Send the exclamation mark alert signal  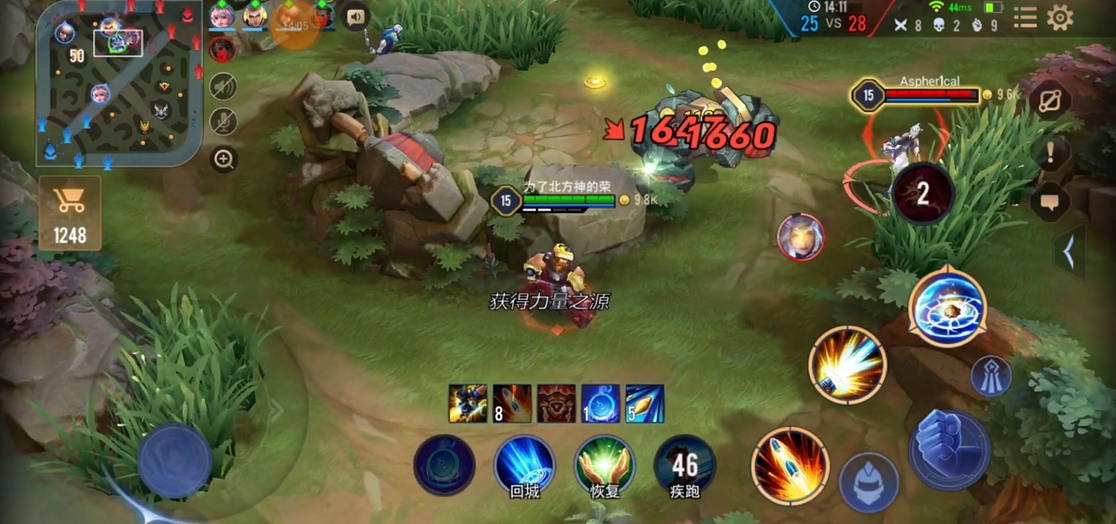tap(1051, 153)
